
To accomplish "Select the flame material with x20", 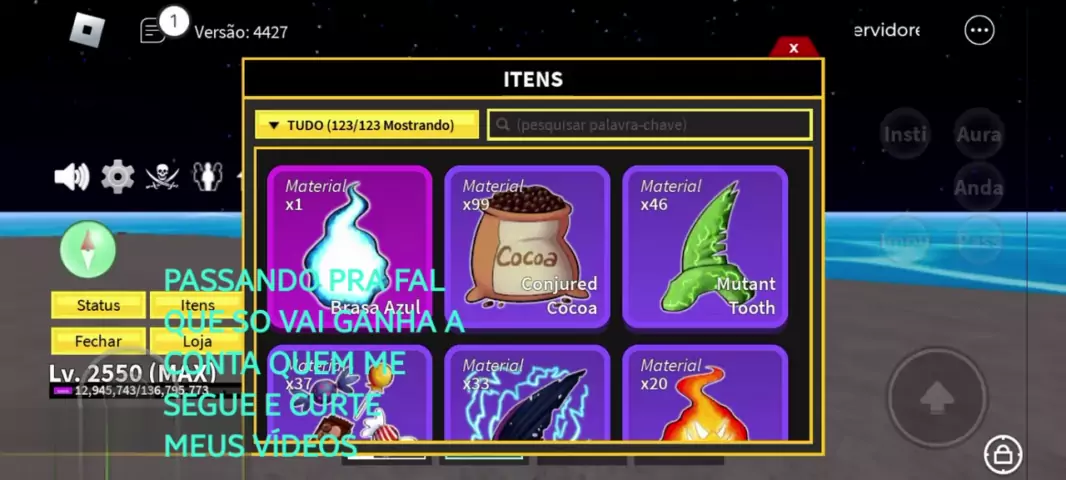I will coord(705,395).
